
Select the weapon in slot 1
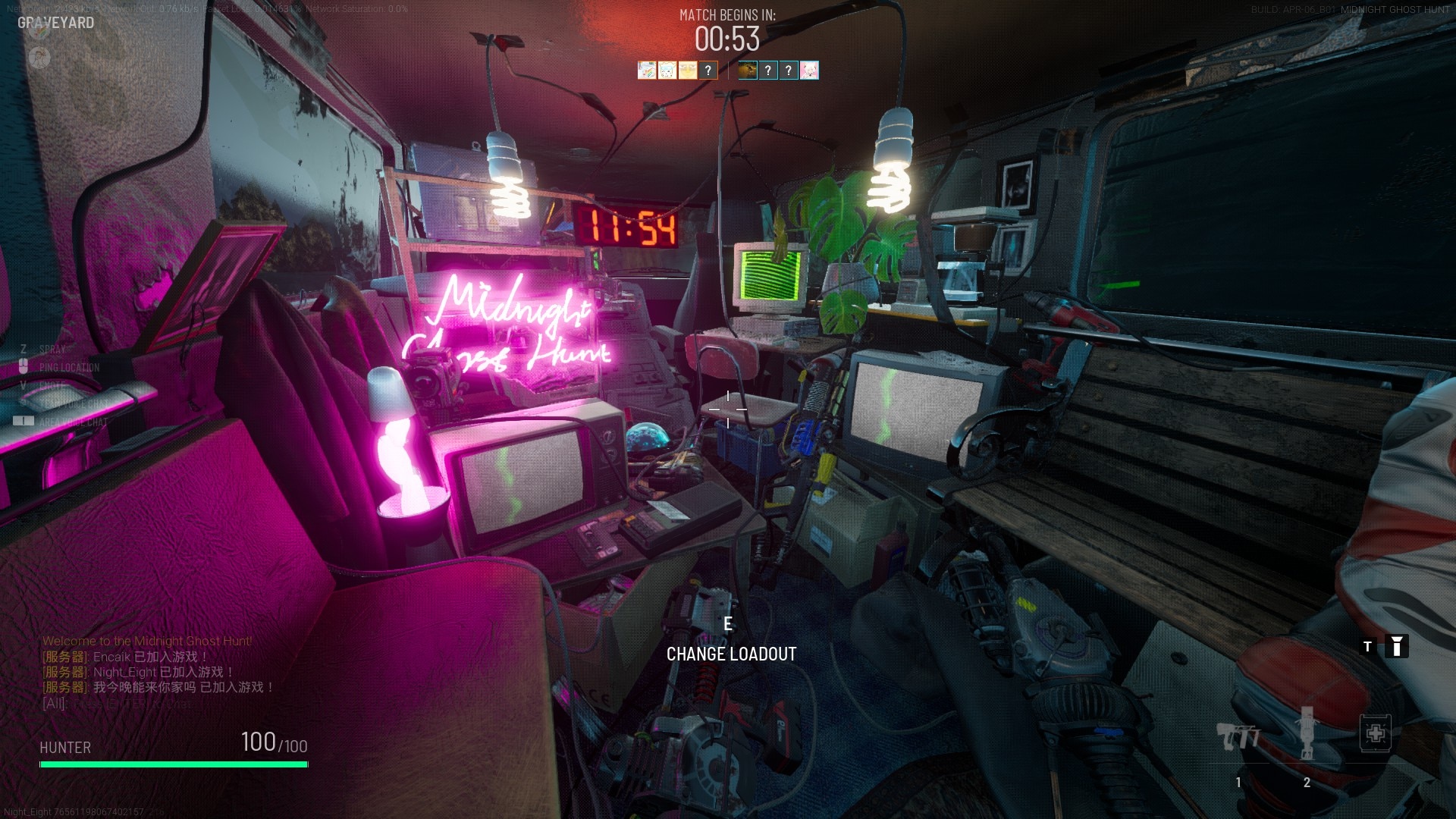point(1238,736)
